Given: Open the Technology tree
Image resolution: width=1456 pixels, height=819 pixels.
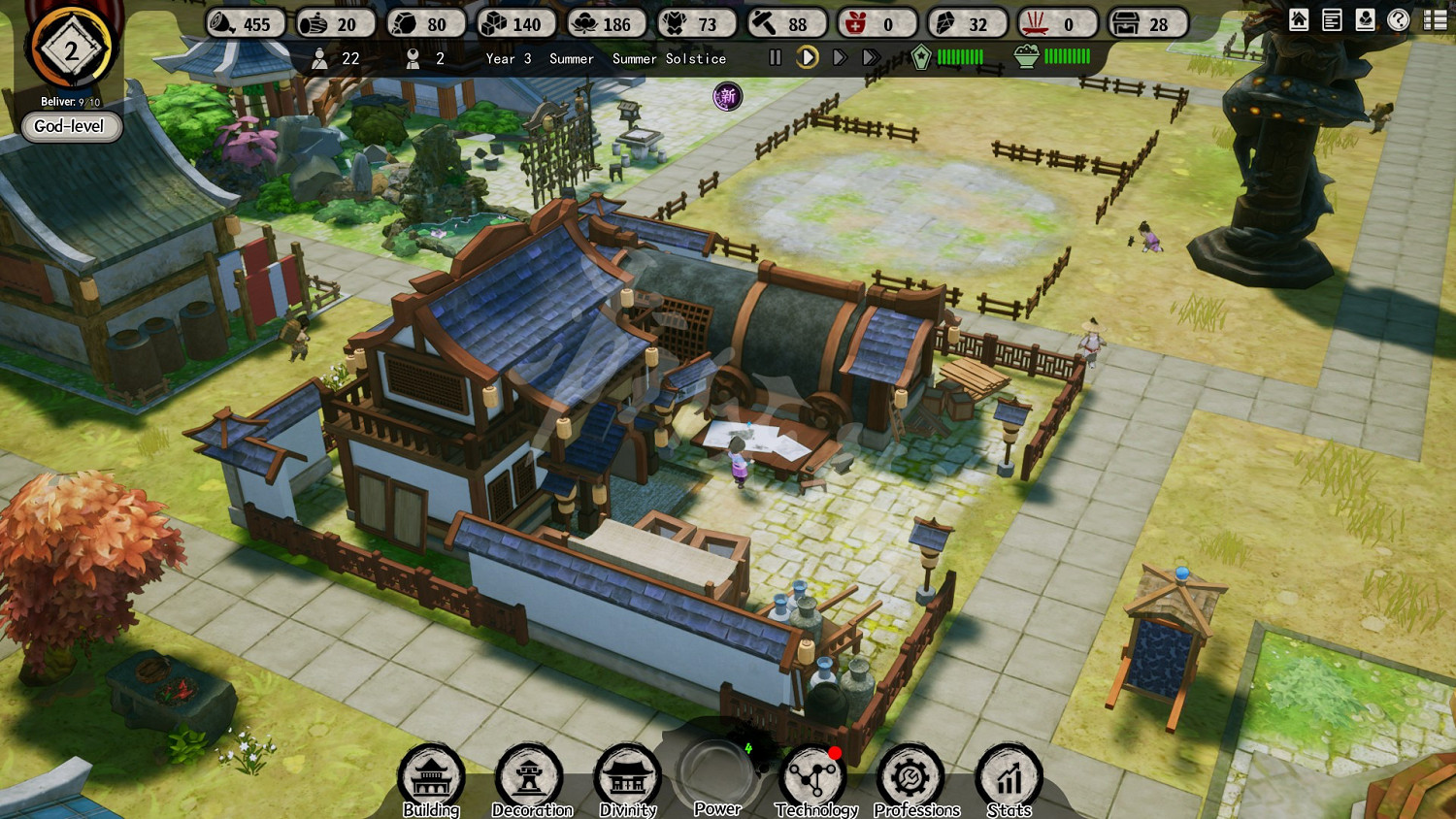Looking at the screenshot, I should pyautogui.click(x=813, y=777).
